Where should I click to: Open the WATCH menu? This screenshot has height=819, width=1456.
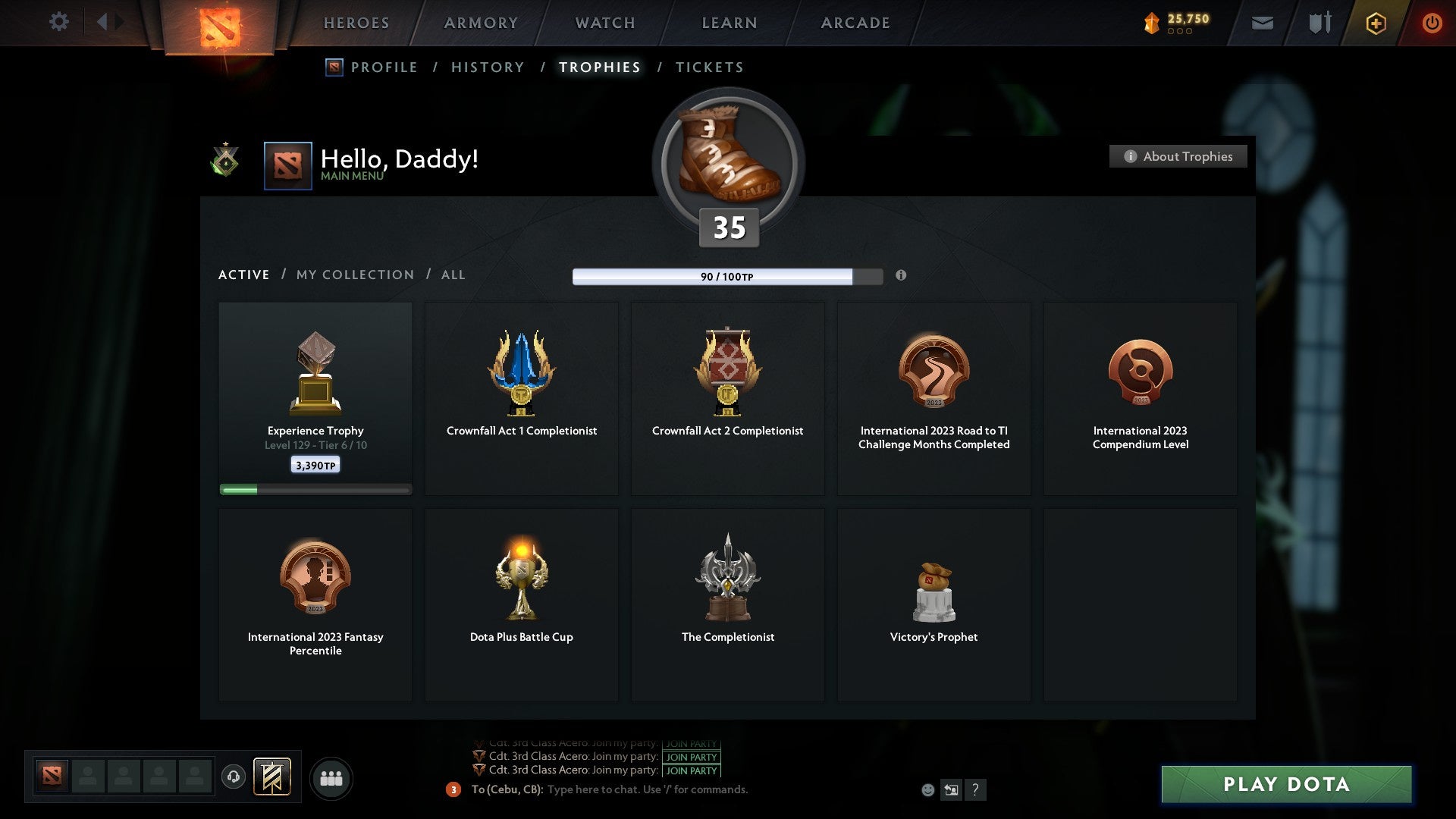604,23
